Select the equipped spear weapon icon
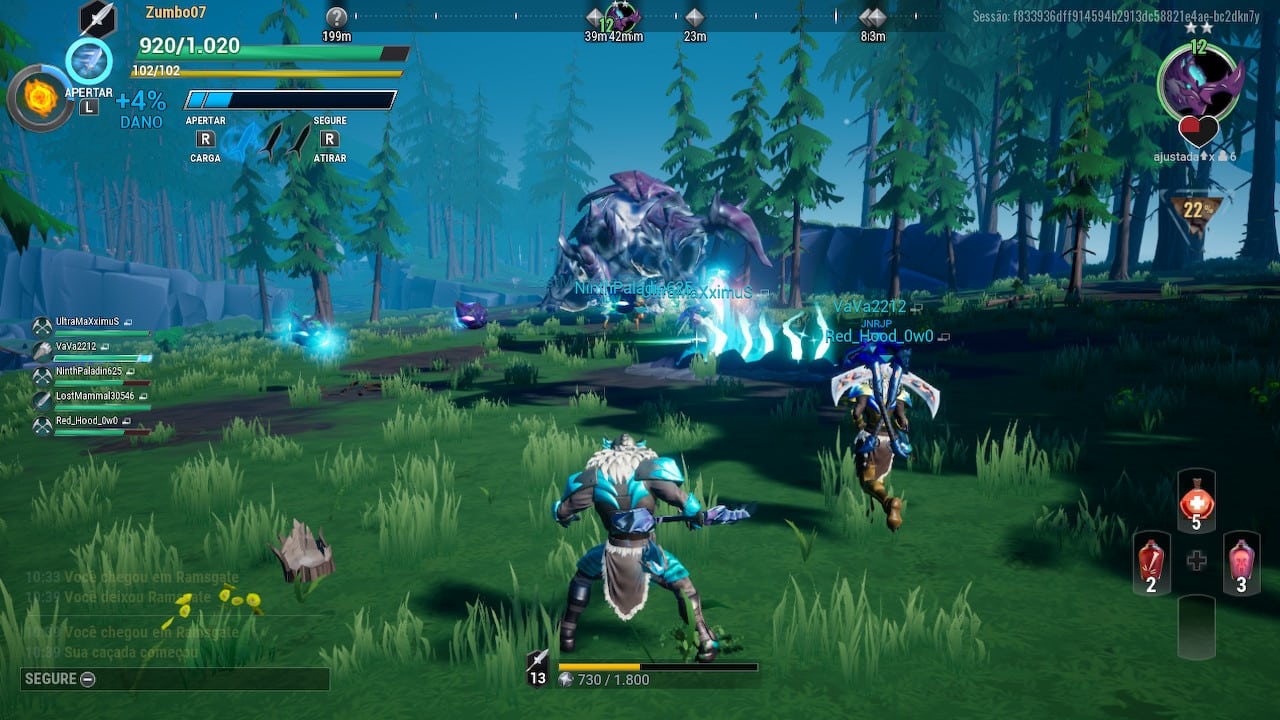 pyautogui.click(x=97, y=17)
